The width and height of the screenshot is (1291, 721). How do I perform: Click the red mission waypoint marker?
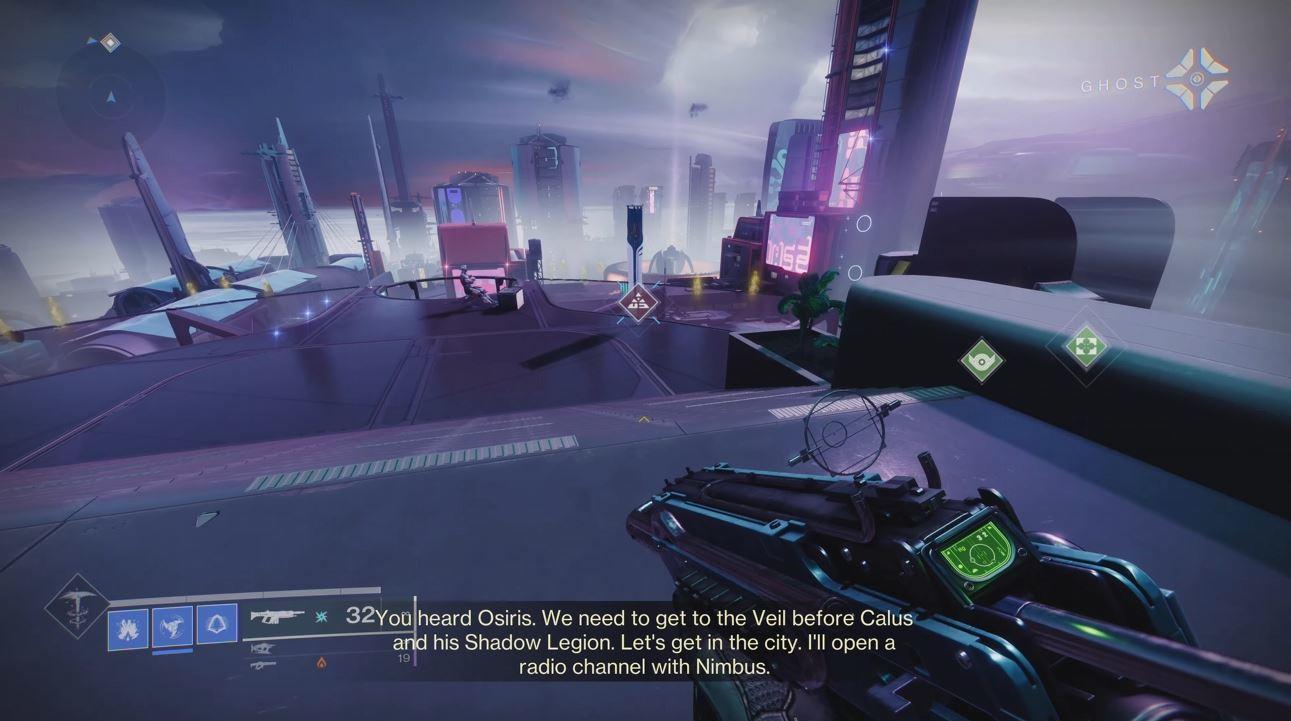pyautogui.click(x=637, y=305)
